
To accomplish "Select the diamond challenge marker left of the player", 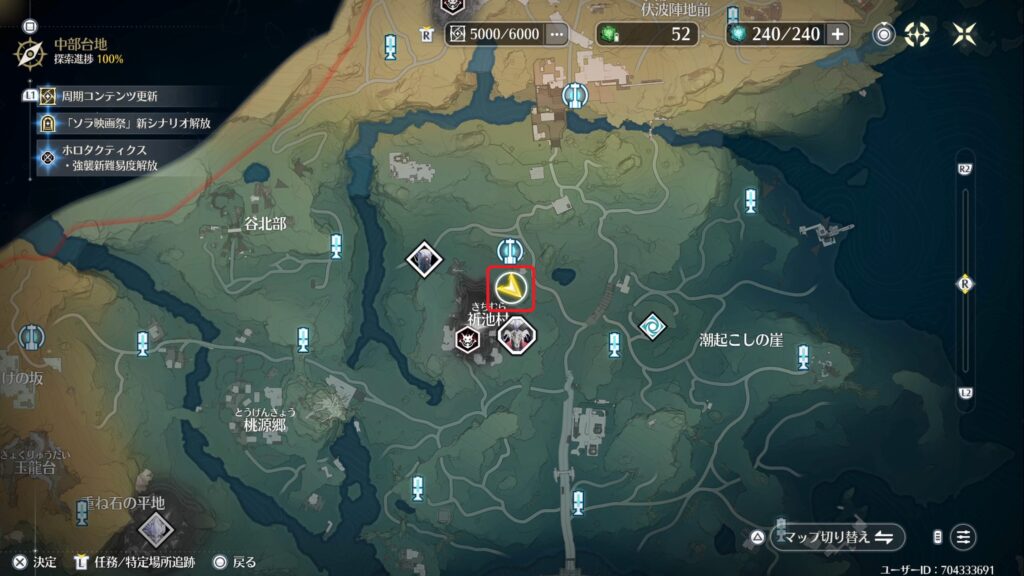I will (424, 259).
